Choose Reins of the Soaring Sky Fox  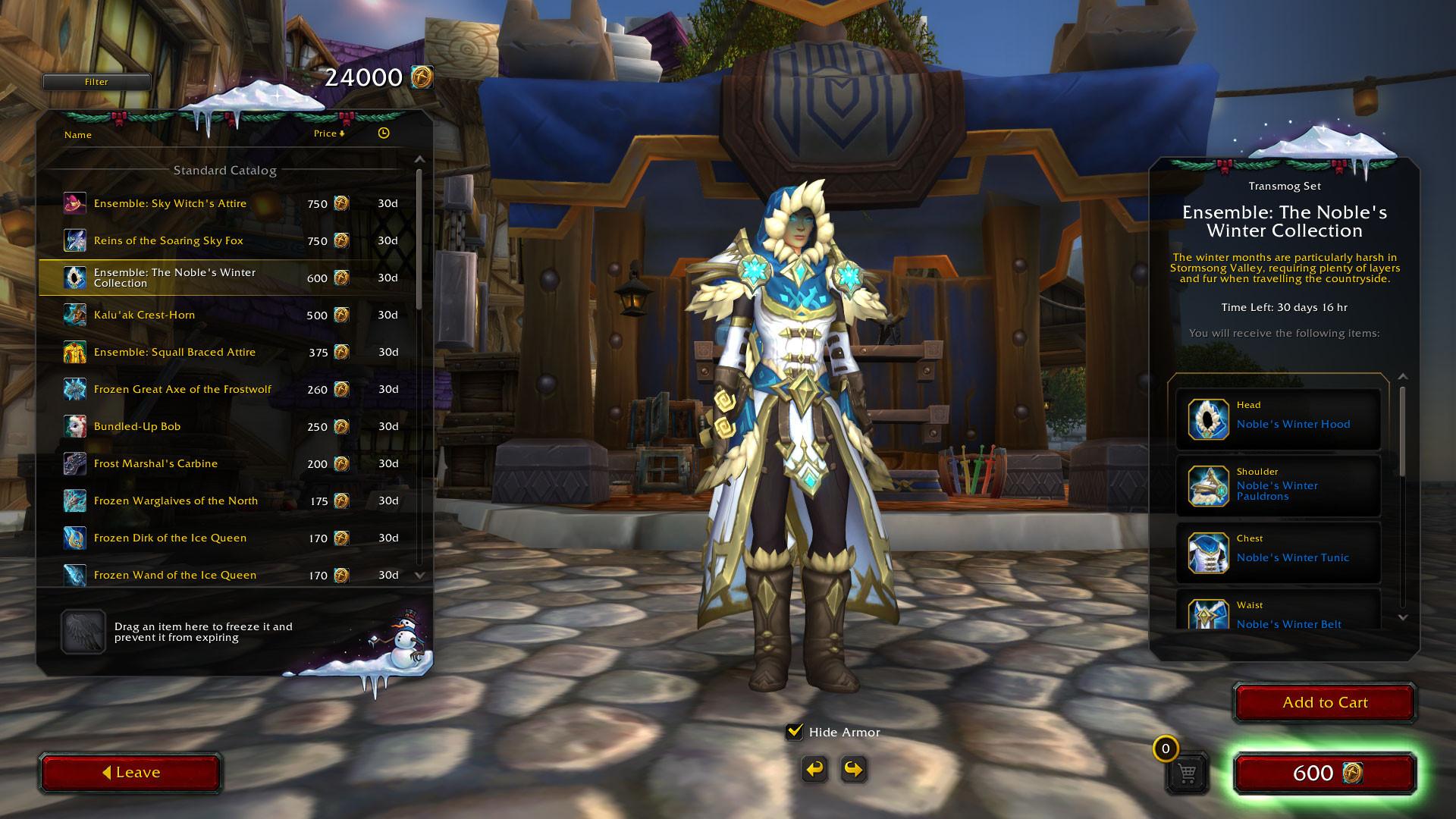(x=168, y=240)
